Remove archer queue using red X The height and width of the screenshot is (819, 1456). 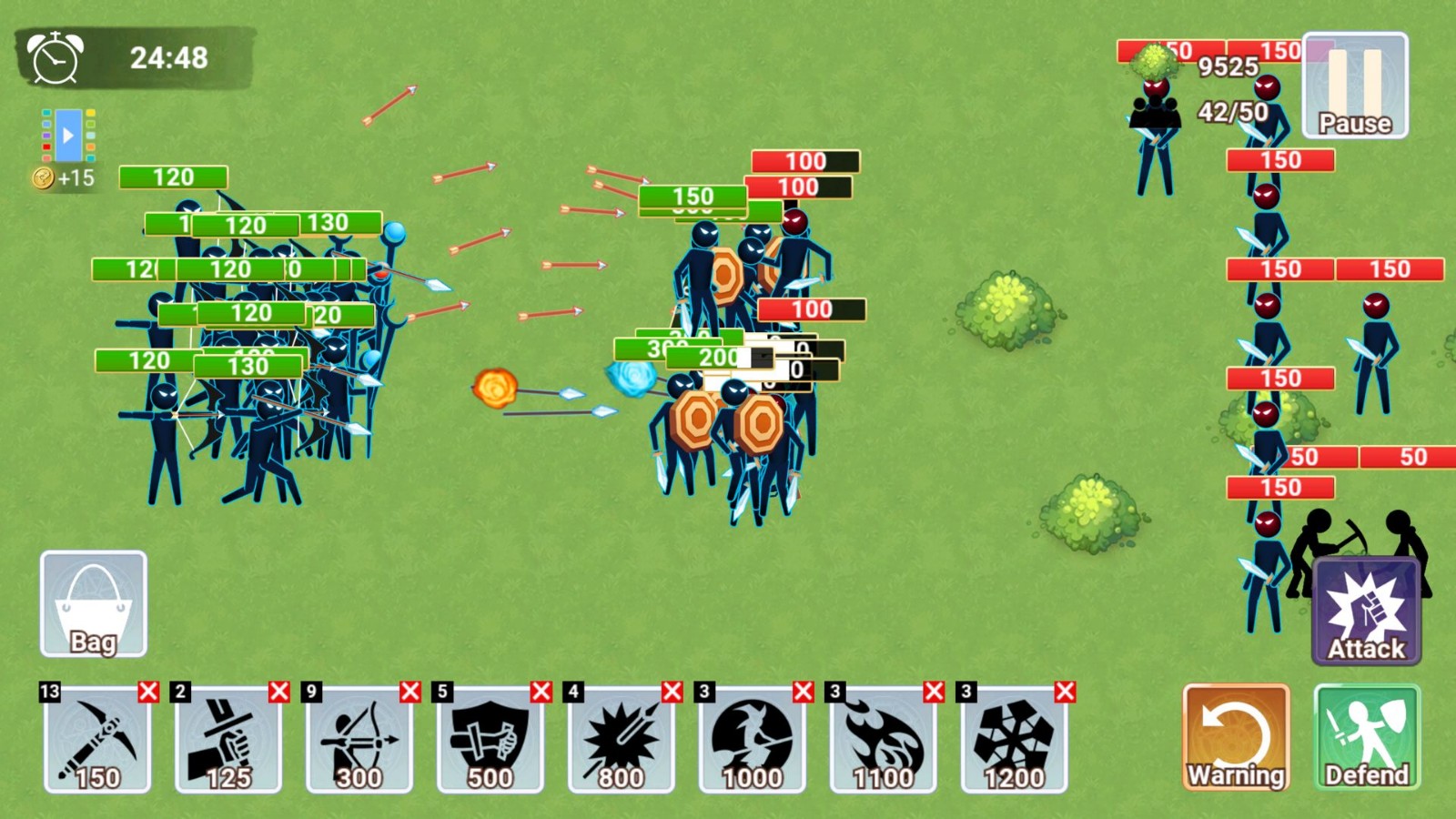click(x=410, y=692)
